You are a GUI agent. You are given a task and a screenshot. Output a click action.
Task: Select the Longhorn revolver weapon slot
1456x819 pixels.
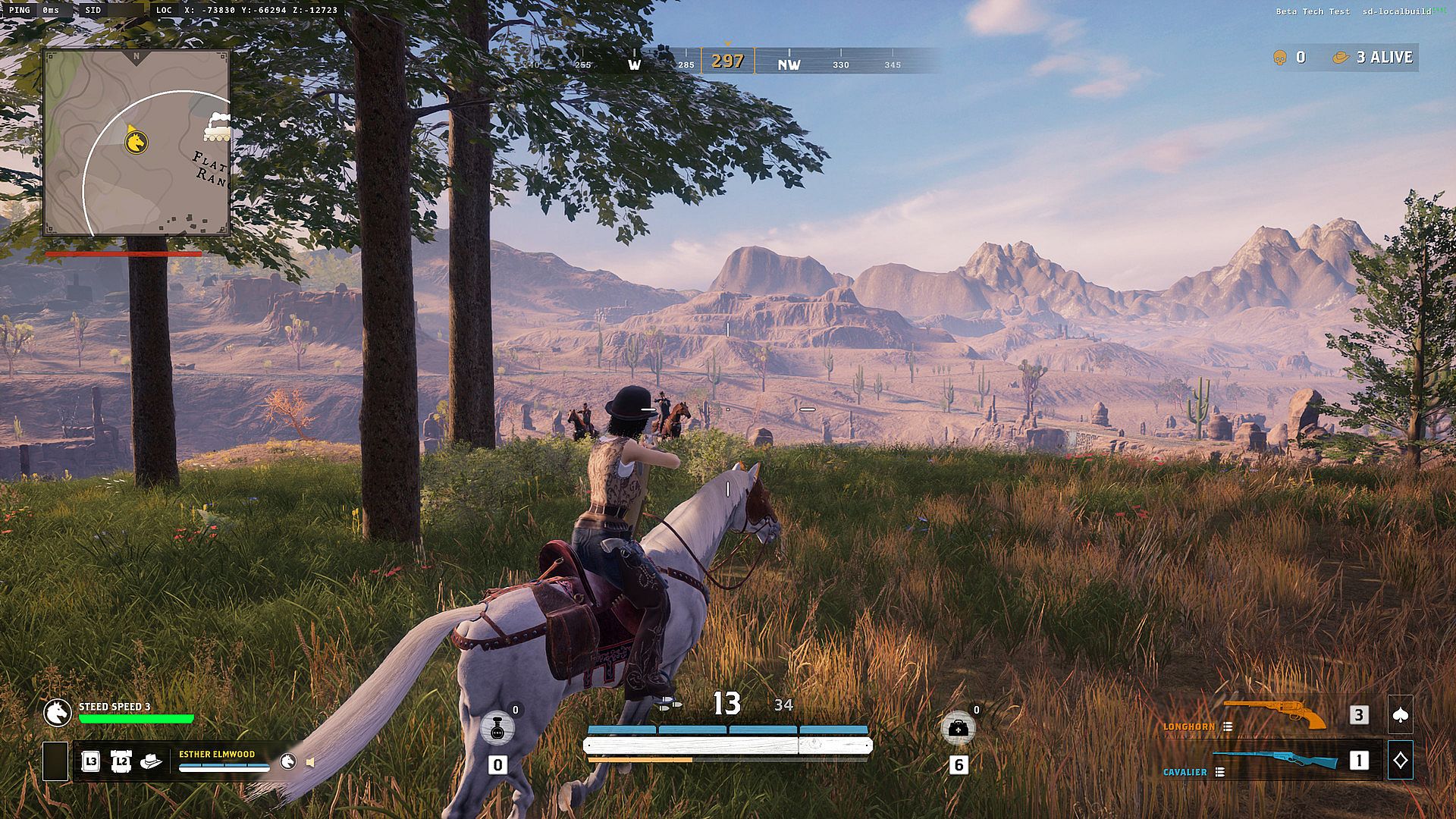pyautogui.click(x=1276, y=714)
